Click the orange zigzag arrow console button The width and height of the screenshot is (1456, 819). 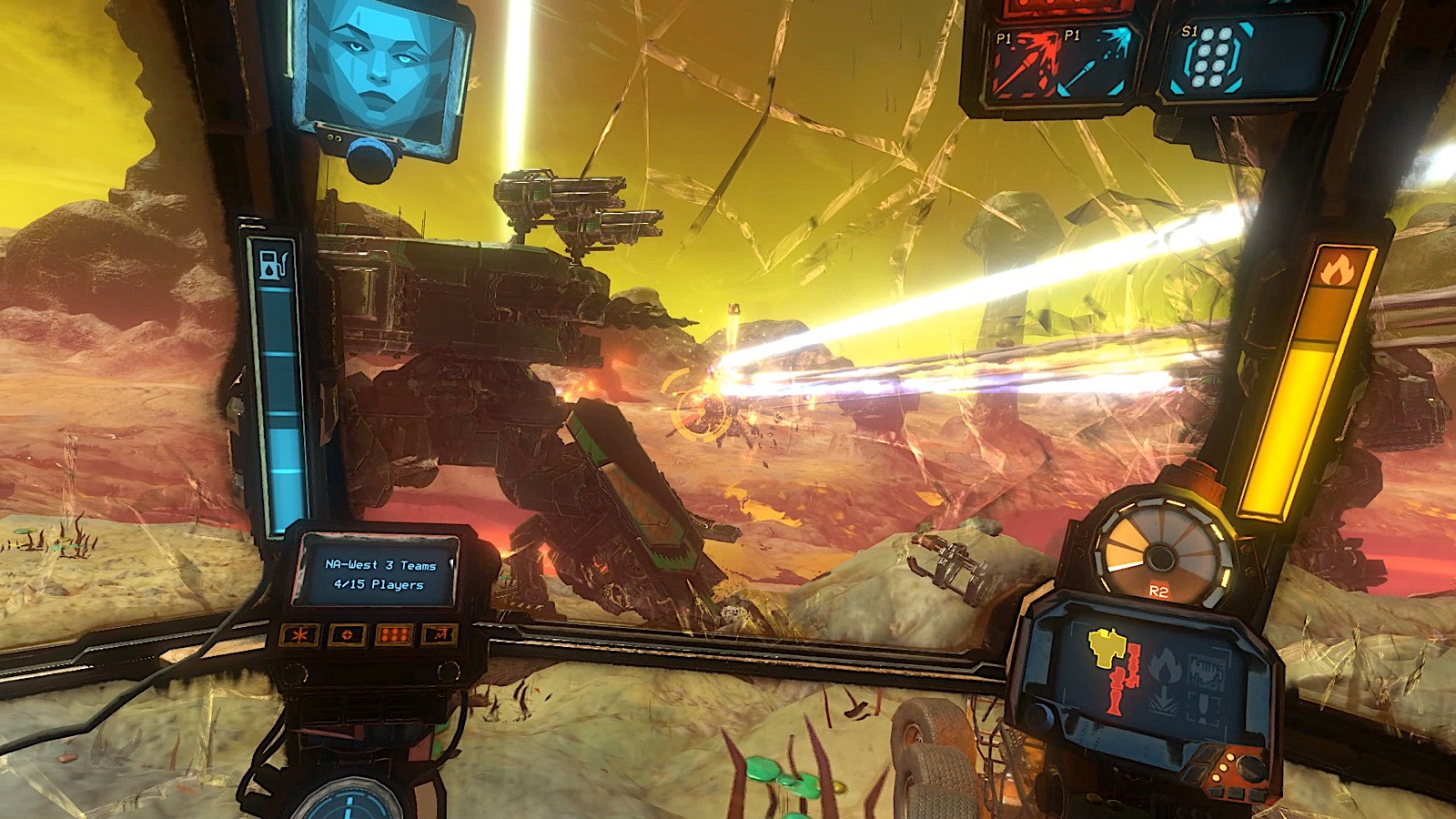pyautogui.click(x=440, y=634)
